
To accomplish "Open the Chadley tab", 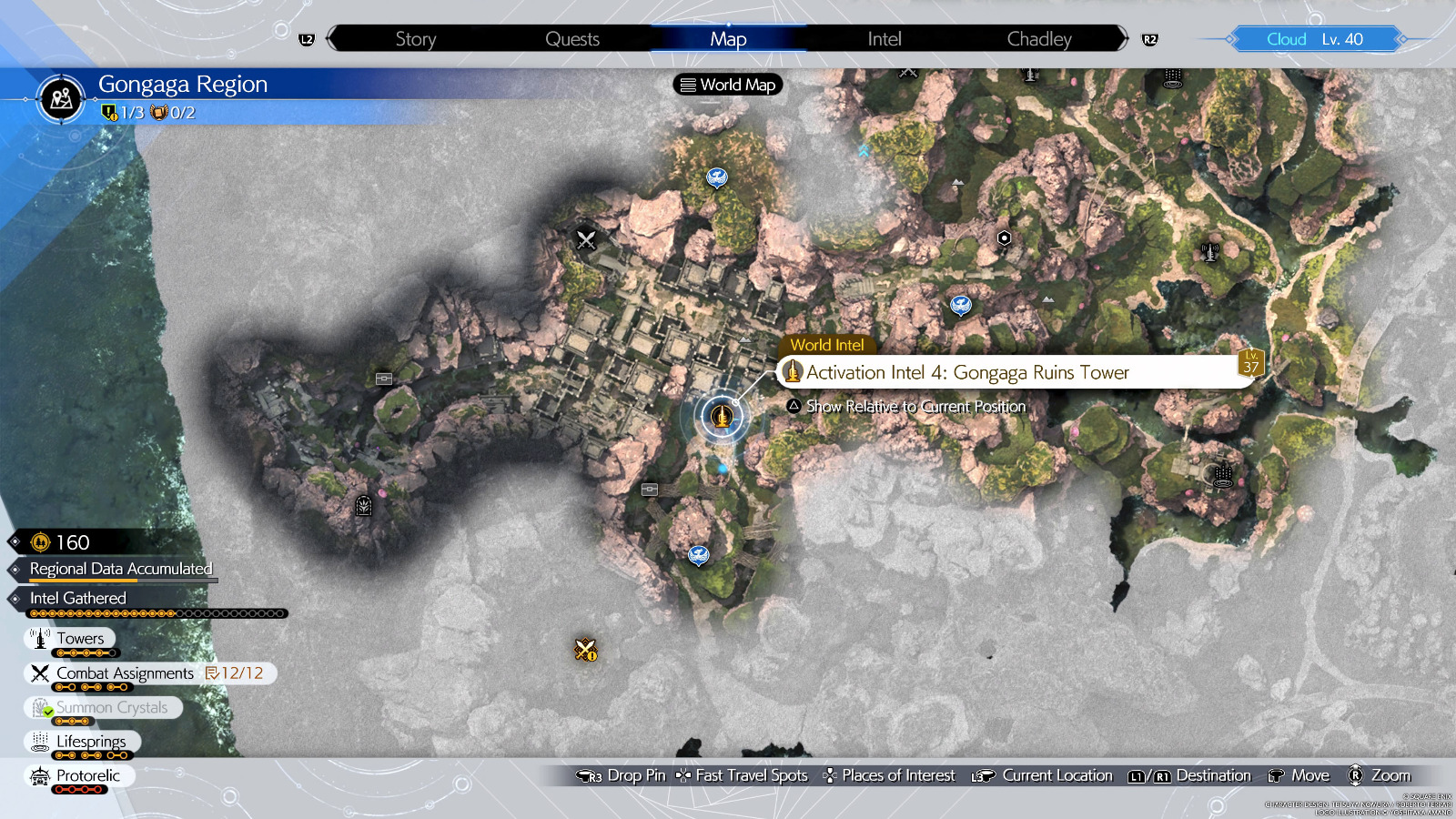I will click(1039, 38).
